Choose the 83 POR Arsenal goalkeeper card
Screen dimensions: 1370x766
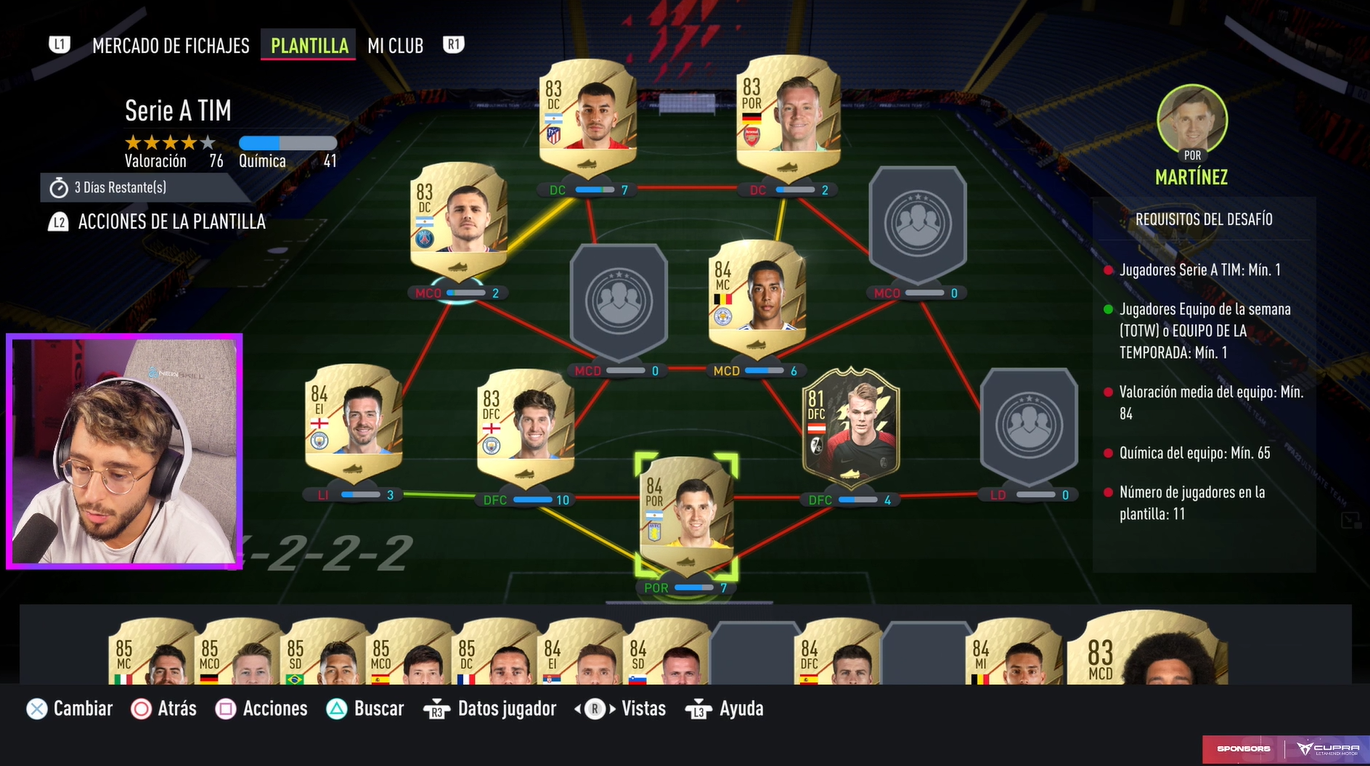coord(786,117)
